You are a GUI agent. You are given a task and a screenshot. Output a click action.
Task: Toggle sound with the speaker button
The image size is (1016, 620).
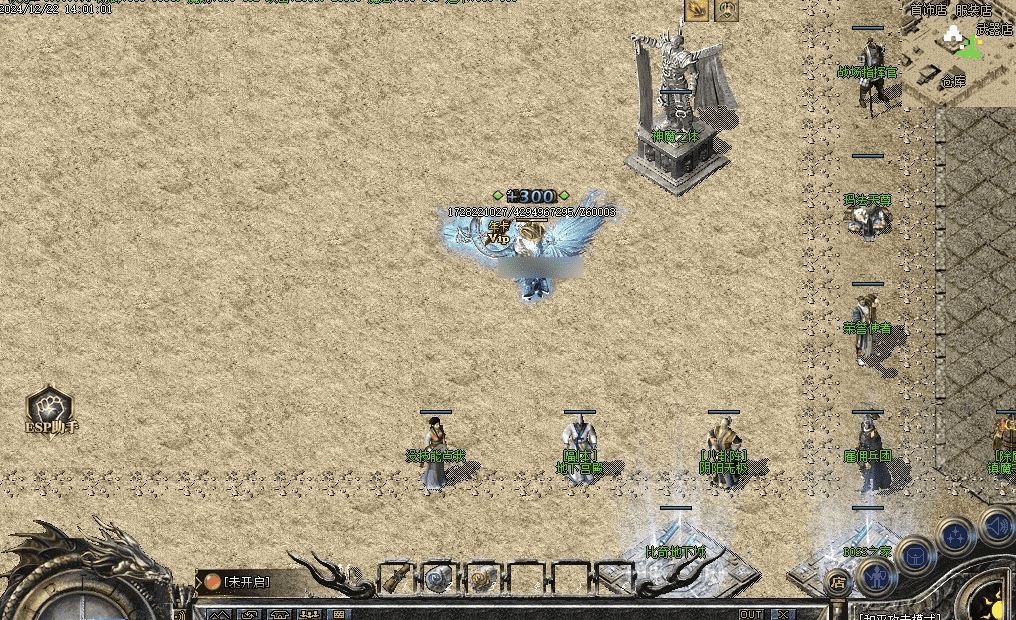996,523
